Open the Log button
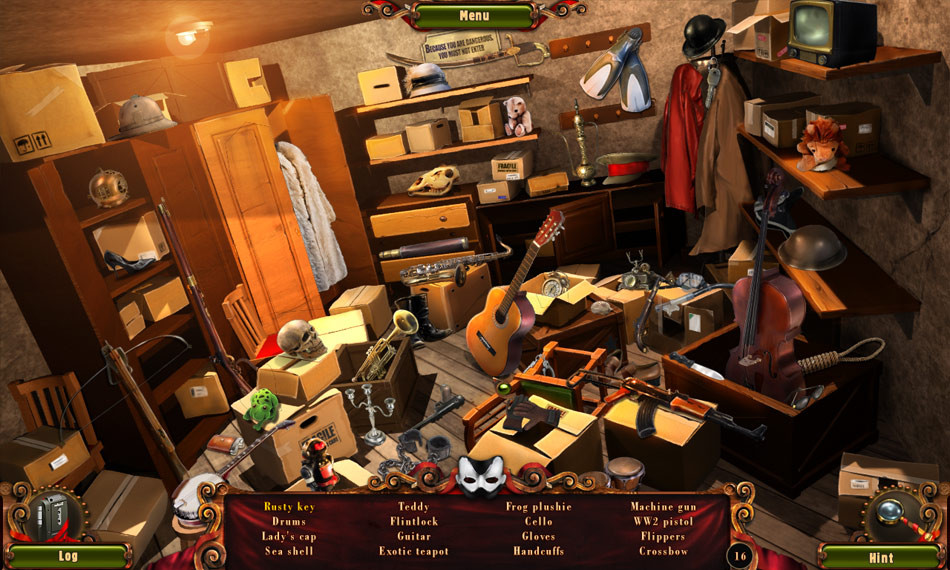The height and width of the screenshot is (570, 950). coord(68,555)
